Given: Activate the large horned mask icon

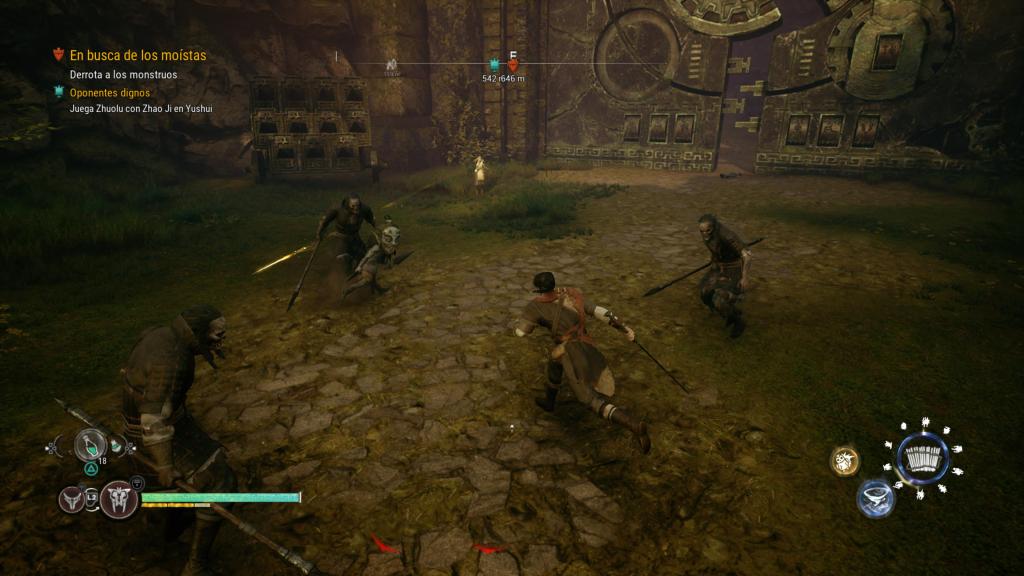Looking at the screenshot, I should 118,498.
